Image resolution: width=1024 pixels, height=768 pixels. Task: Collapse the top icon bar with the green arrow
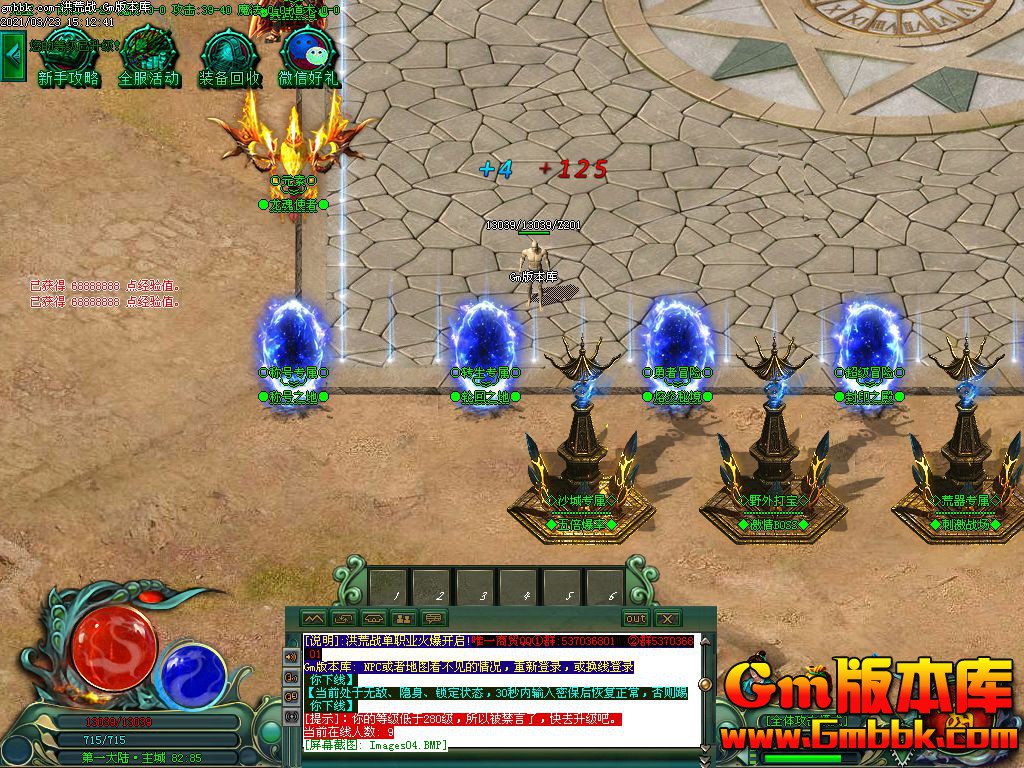click(x=13, y=57)
